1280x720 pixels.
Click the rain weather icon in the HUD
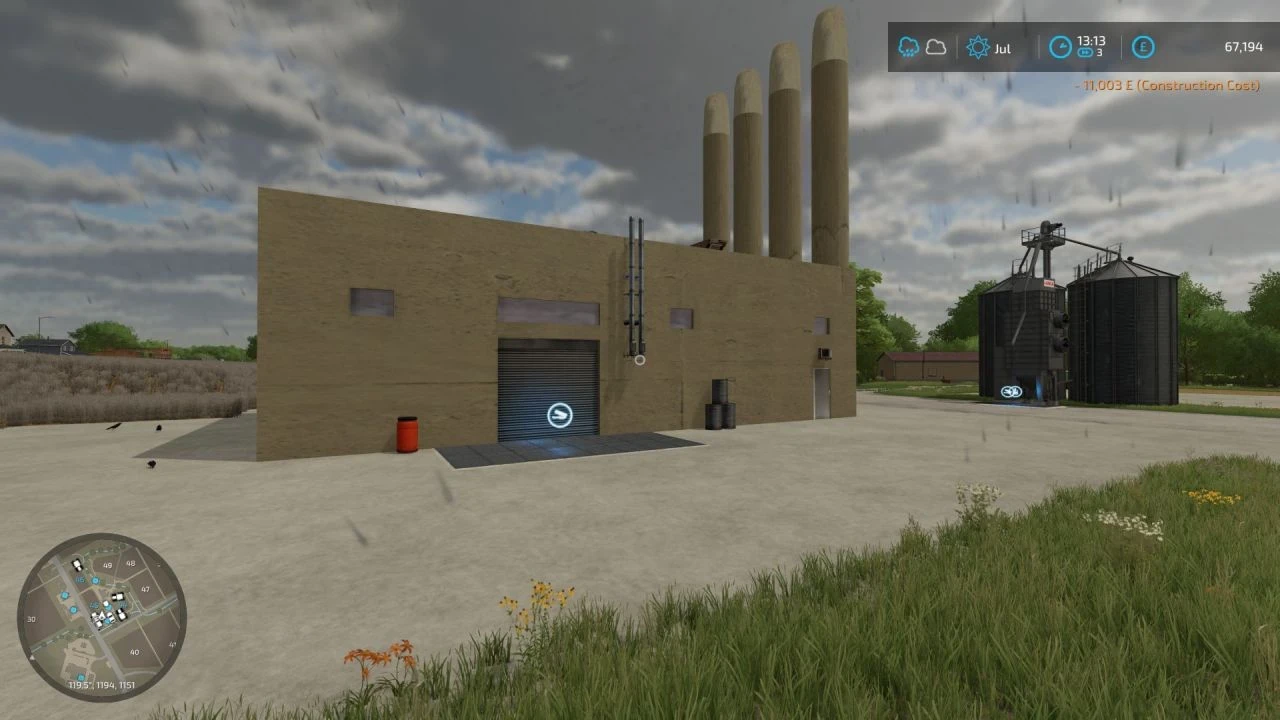pos(909,46)
